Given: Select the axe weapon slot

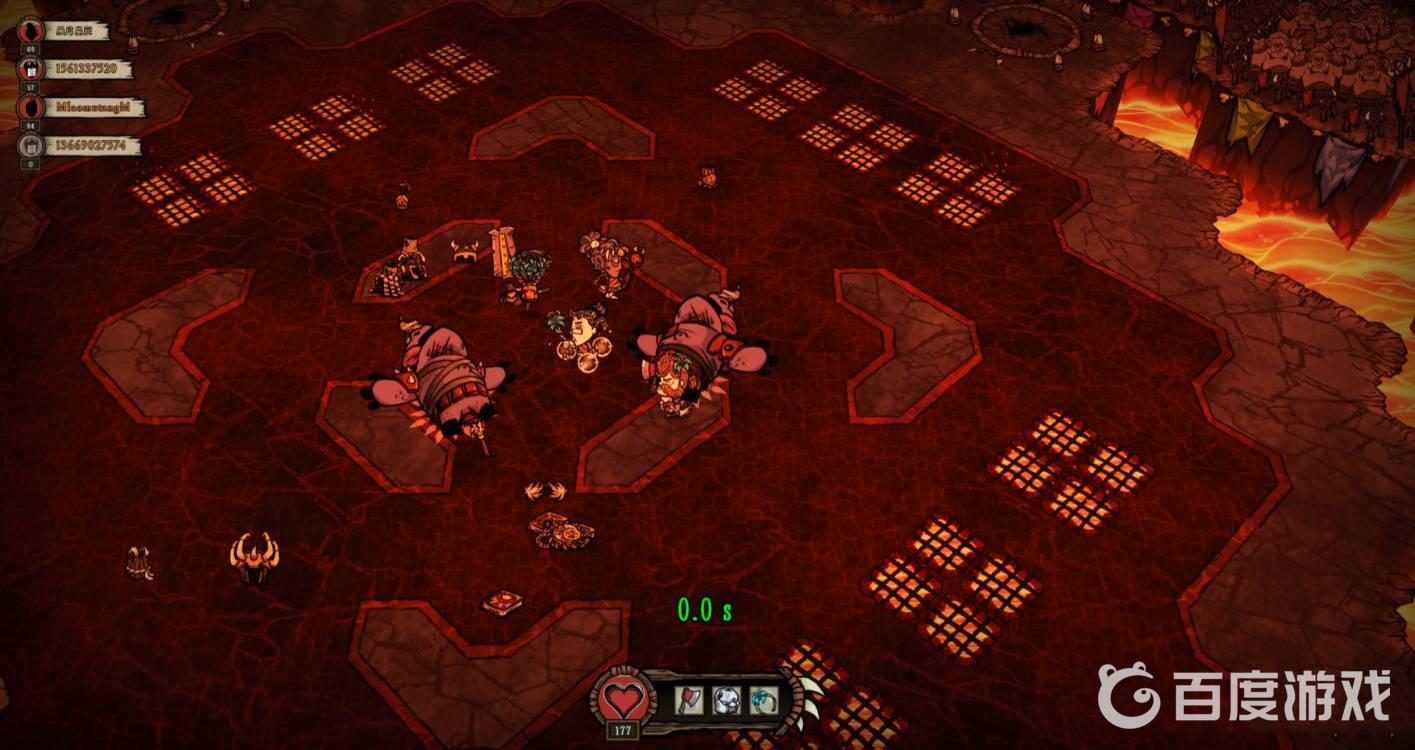Looking at the screenshot, I should click(689, 699).
